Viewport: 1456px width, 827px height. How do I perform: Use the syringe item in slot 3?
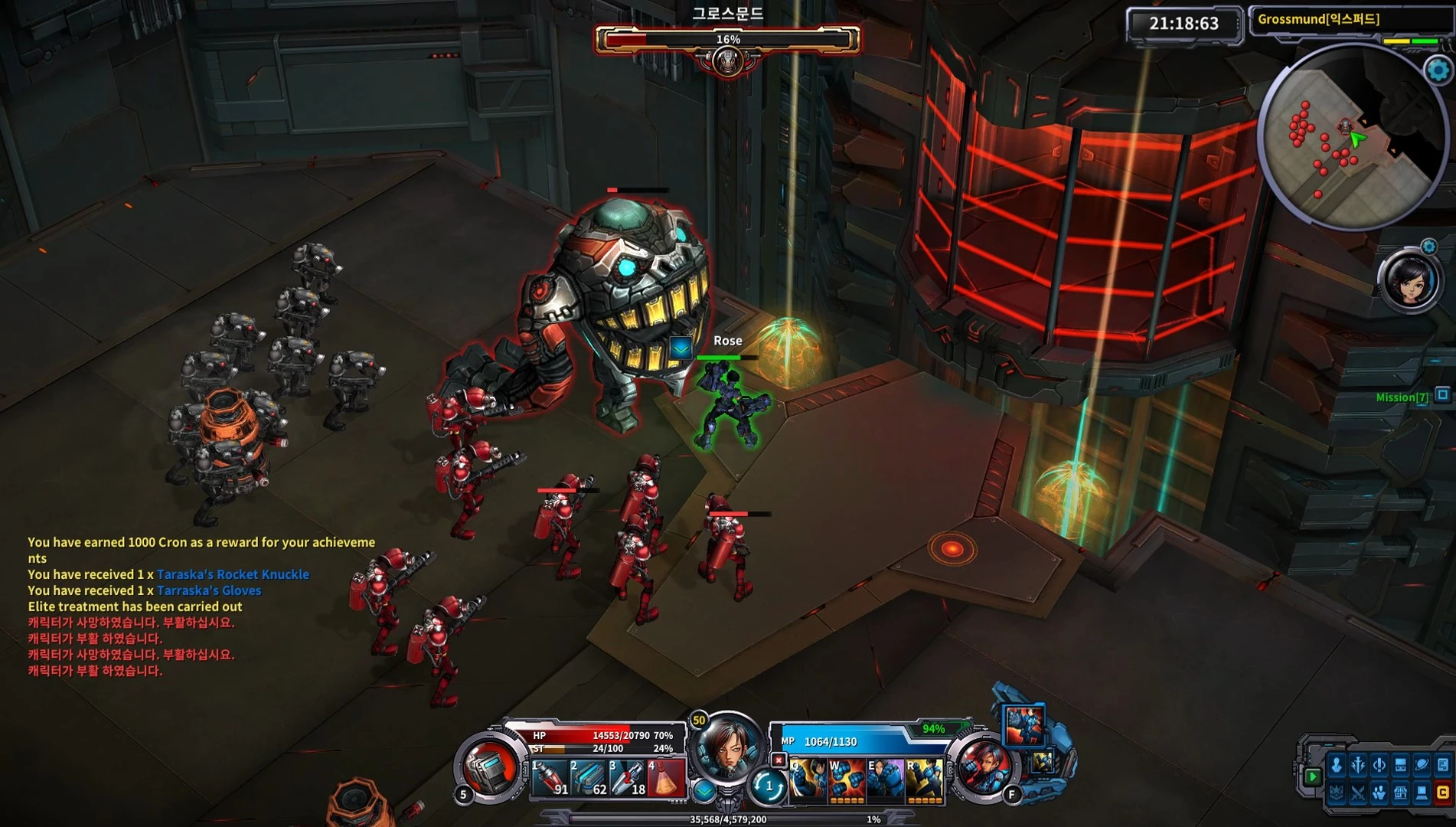coord(628,778)
